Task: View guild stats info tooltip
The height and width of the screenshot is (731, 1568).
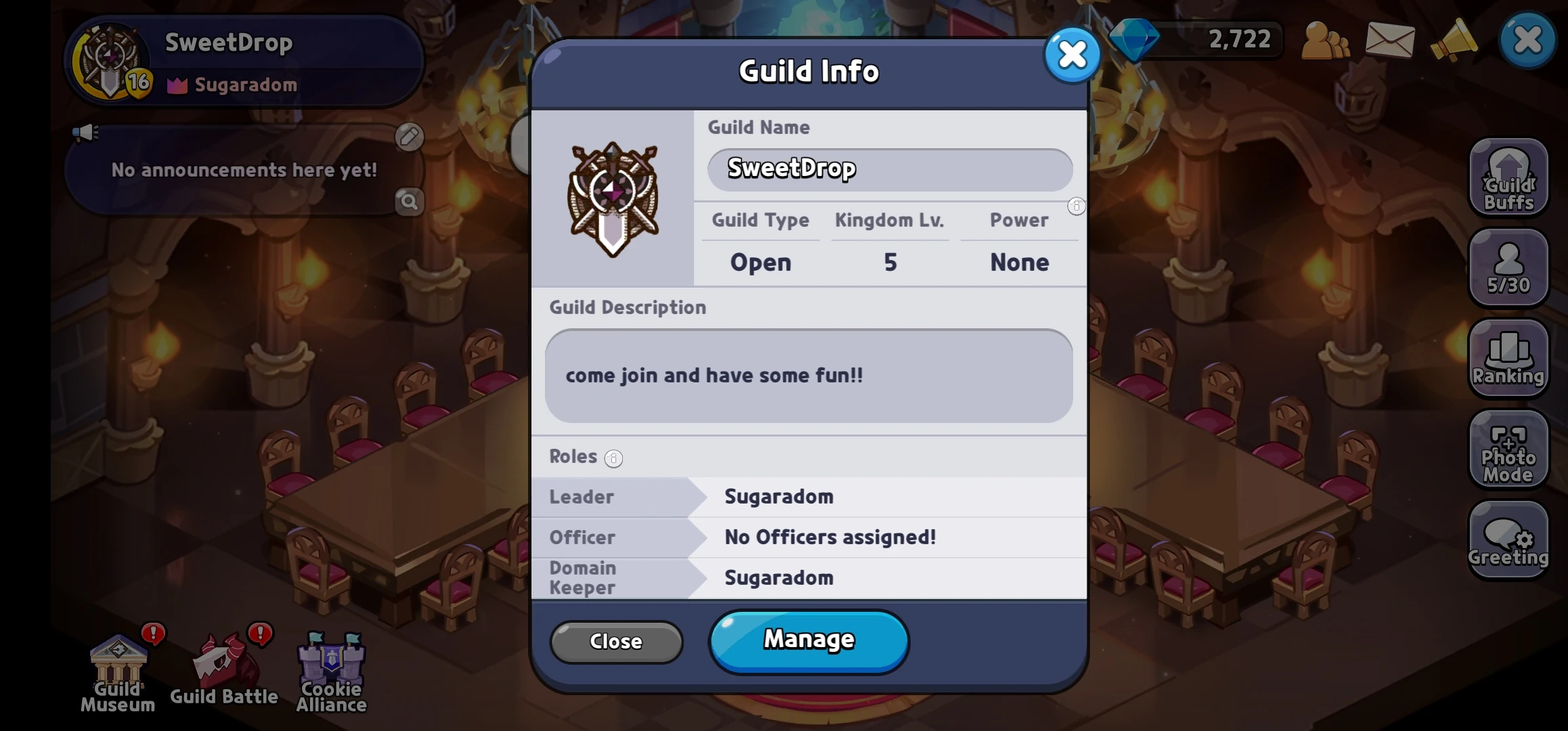Action: 1076,206
